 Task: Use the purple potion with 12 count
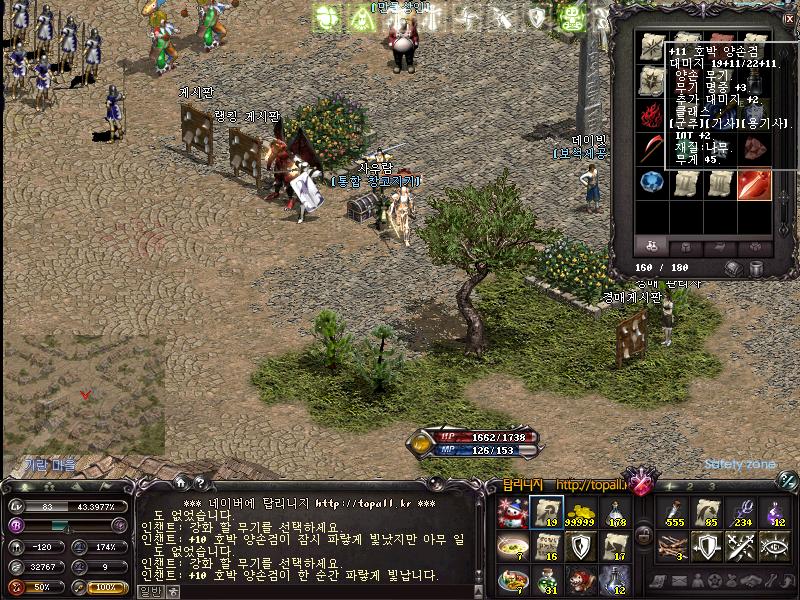point(777,514)
